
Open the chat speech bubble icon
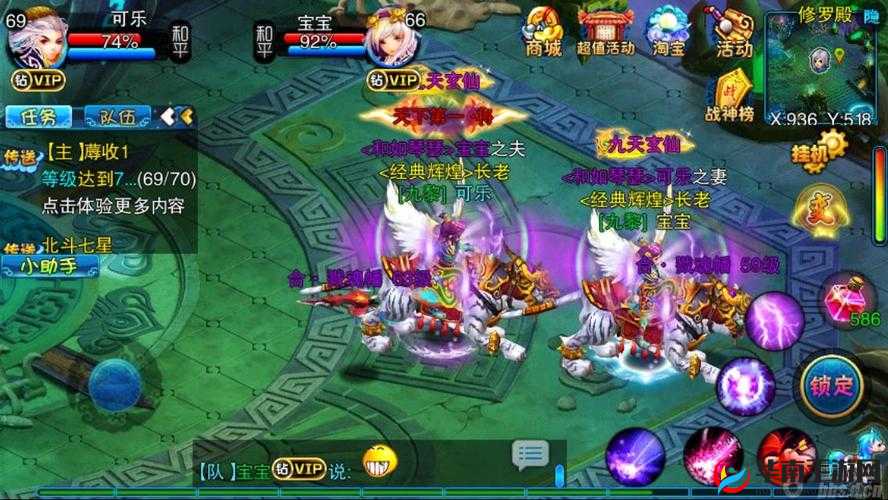pos(530,455)
